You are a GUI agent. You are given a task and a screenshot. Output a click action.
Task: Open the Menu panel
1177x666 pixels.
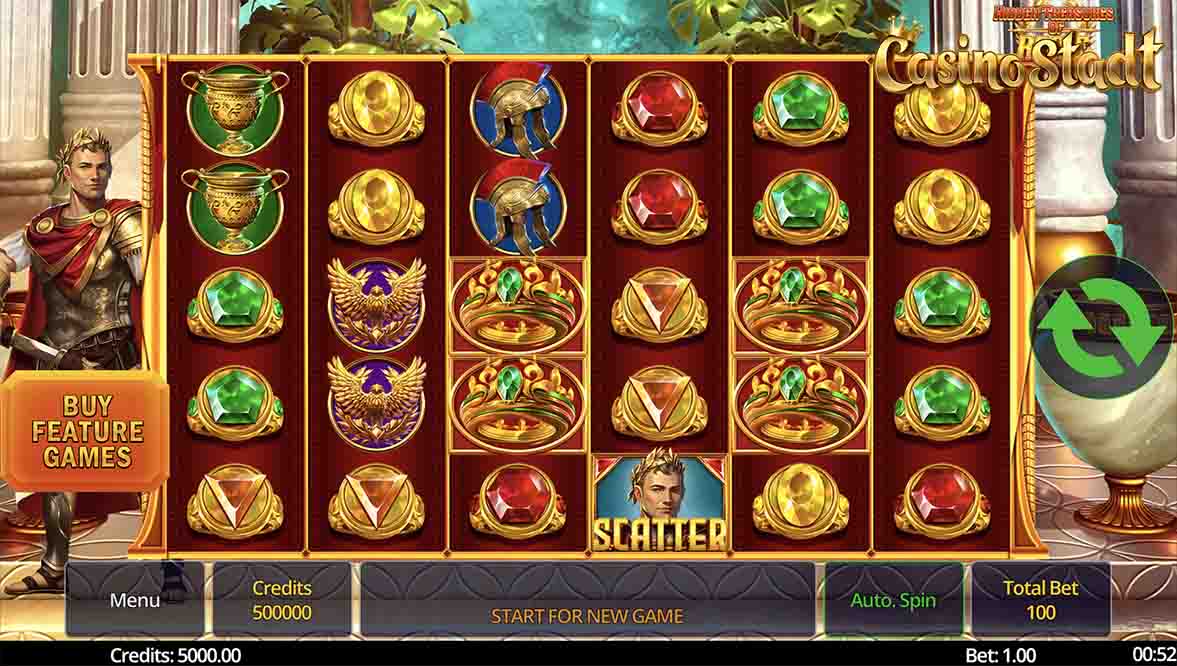[135, 600]
